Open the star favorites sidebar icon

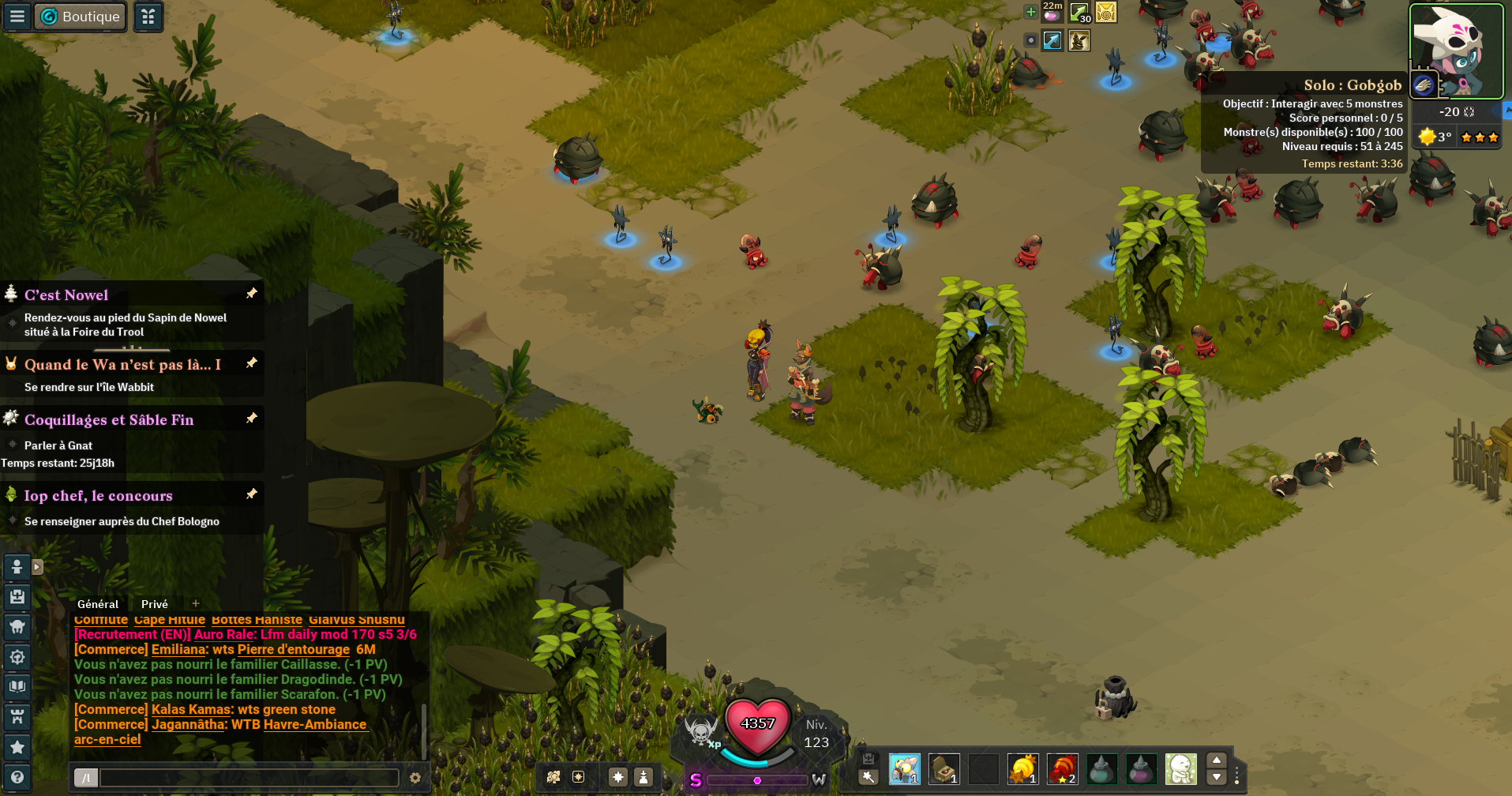[x=17, y=747]
